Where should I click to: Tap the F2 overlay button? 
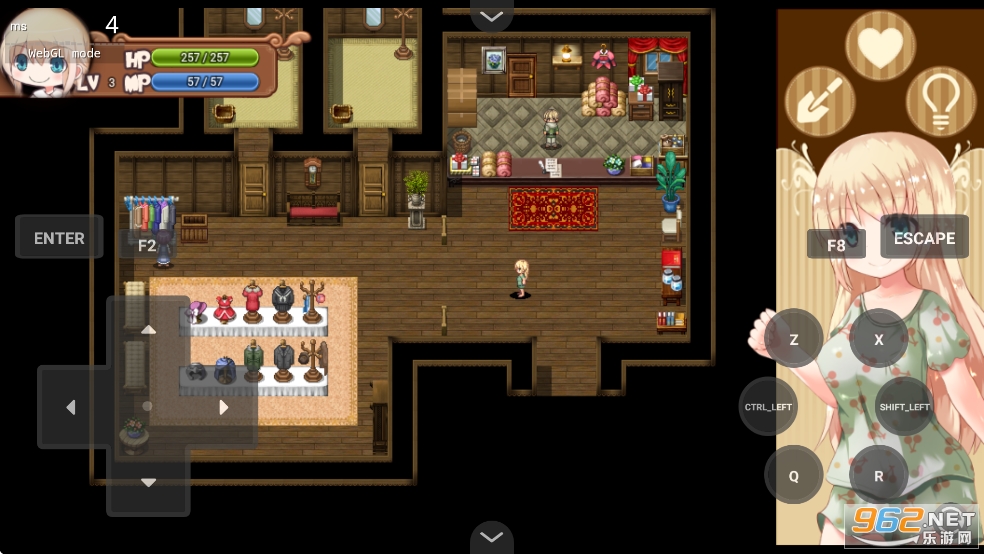coord(147,244)
